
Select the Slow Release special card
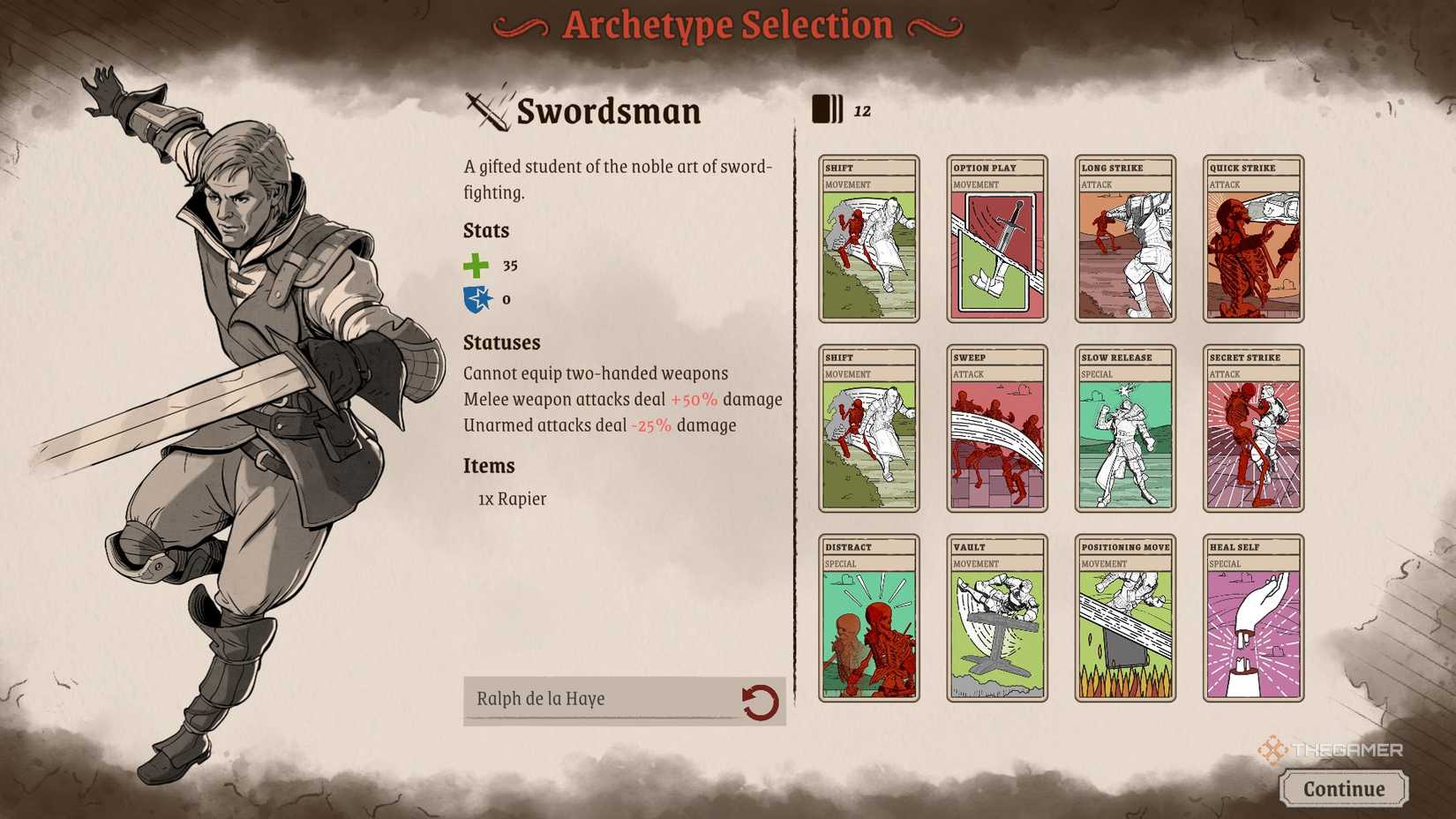pyautogui.click(x=1124, y=428)
